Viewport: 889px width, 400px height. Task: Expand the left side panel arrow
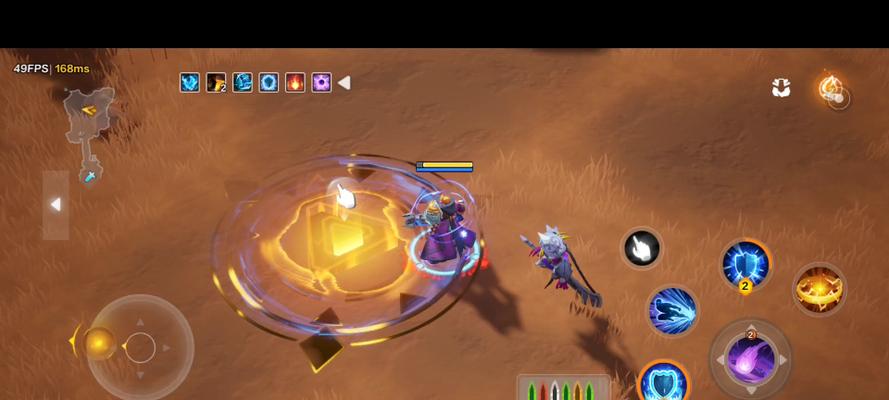click(56, 205)
